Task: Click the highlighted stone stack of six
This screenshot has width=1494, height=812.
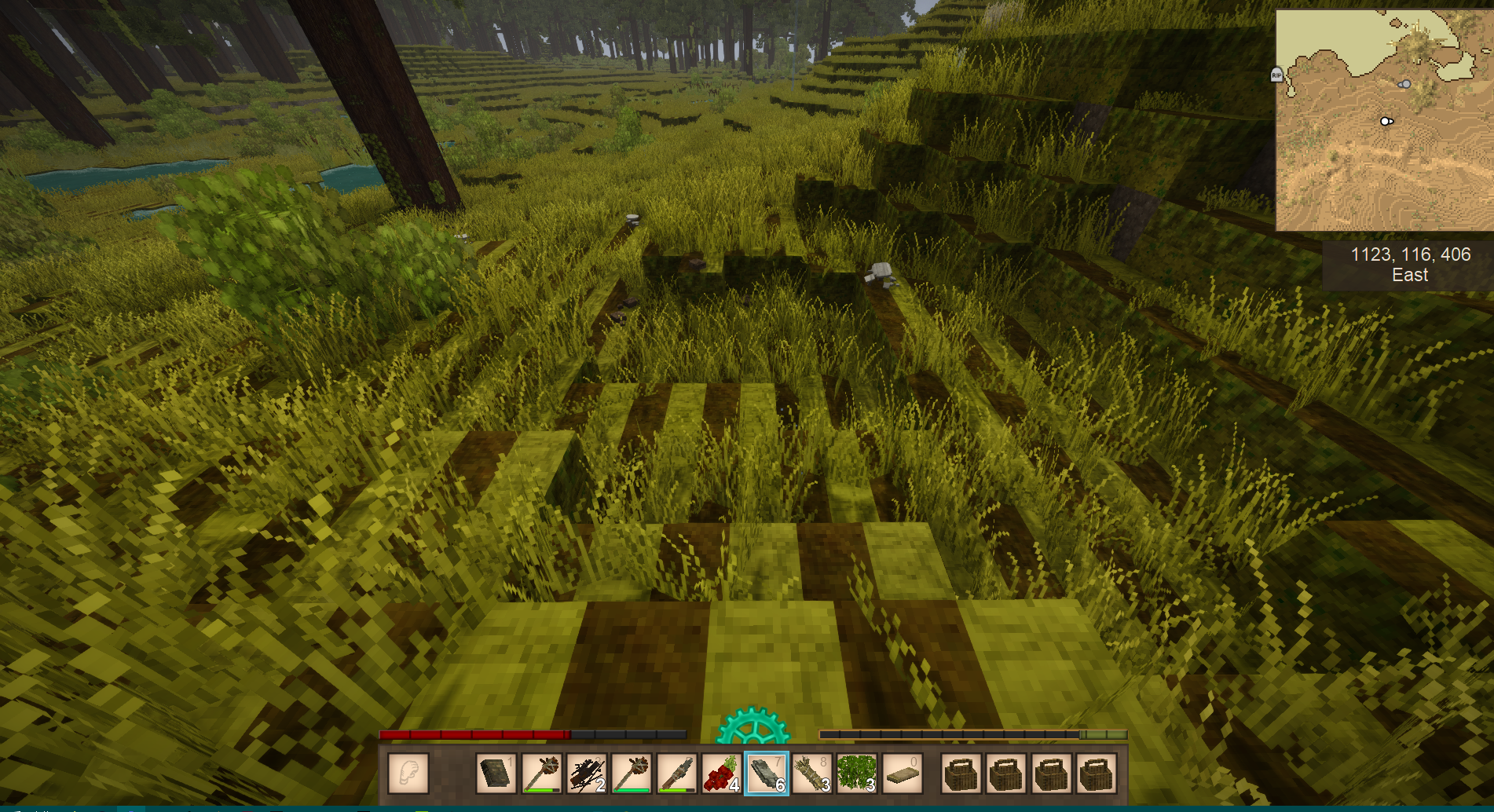Action: coord(767,774)
